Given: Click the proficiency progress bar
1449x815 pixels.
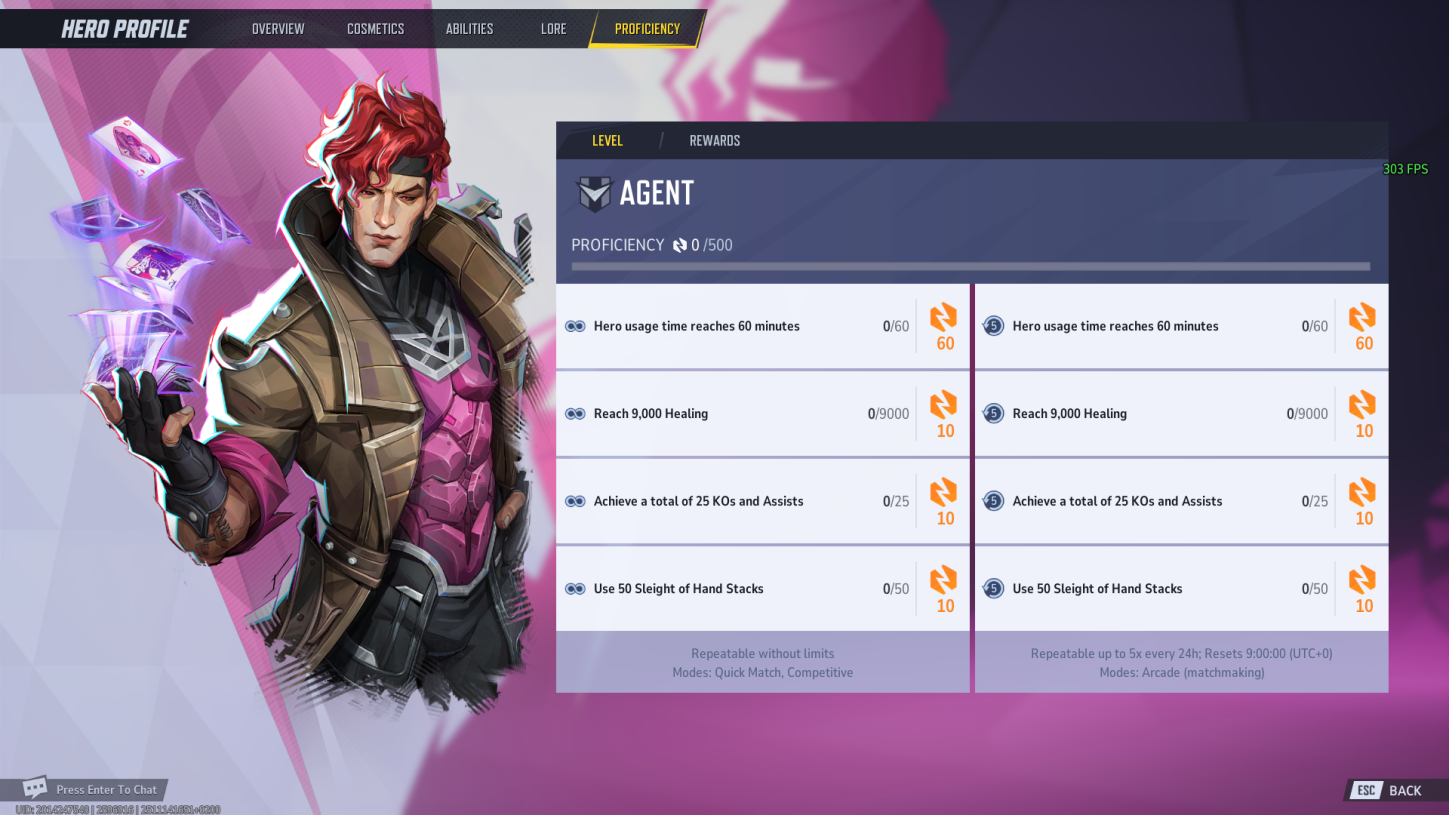Looking at the screenshot, I should (x=970, y=266).
